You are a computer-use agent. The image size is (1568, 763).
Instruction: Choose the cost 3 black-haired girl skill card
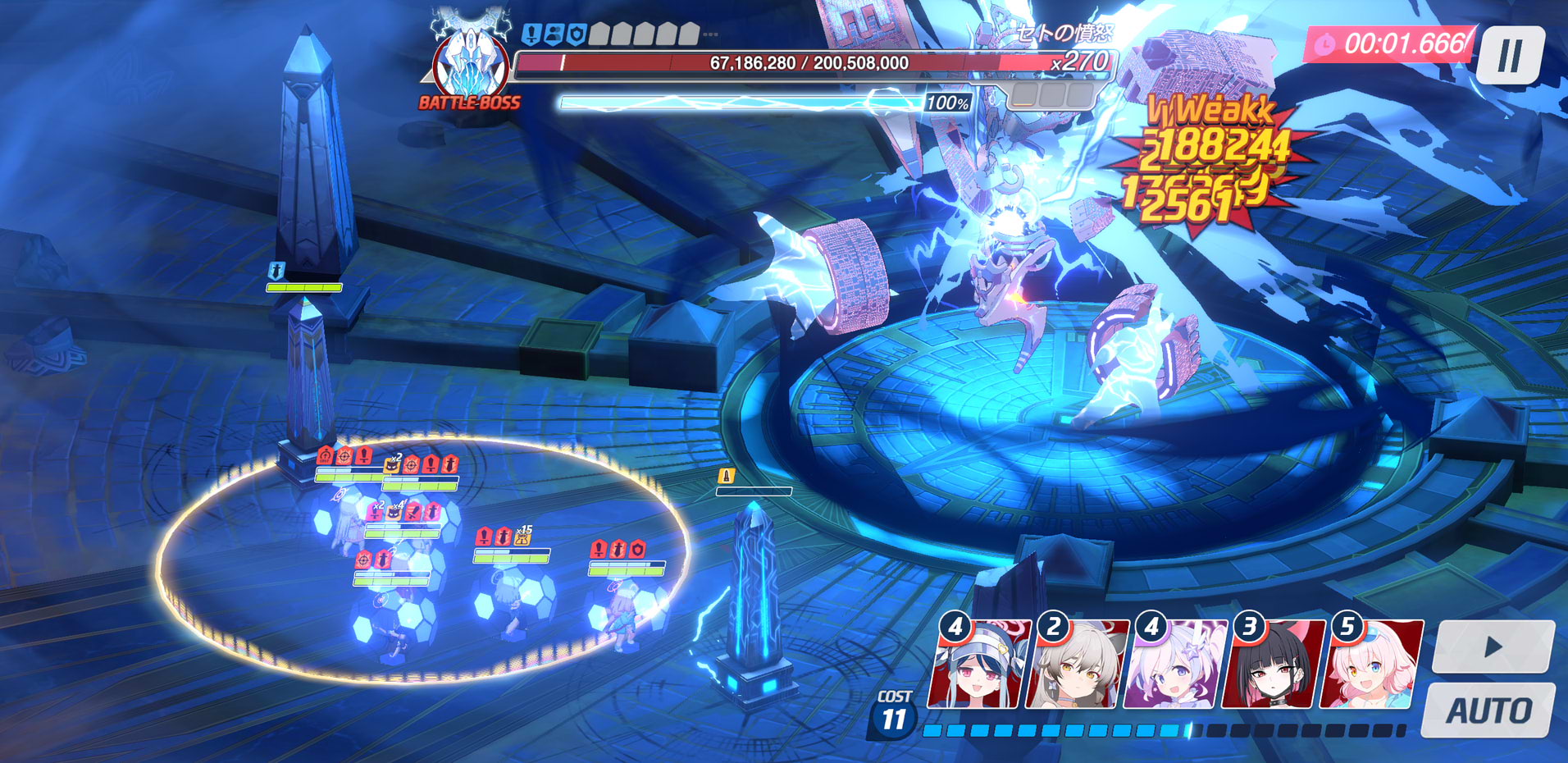(1272, 666)
